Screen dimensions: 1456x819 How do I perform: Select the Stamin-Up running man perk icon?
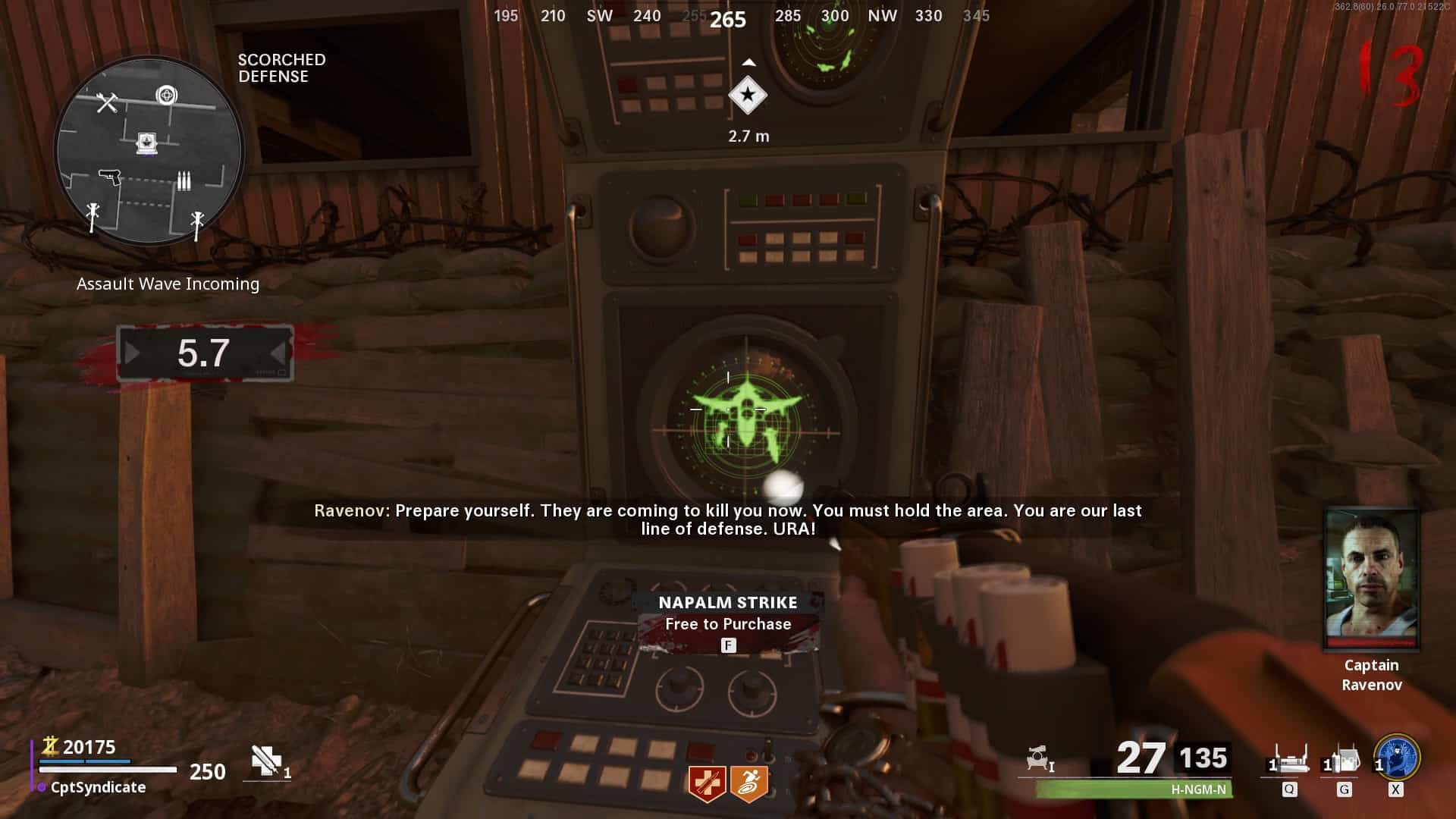749,783
